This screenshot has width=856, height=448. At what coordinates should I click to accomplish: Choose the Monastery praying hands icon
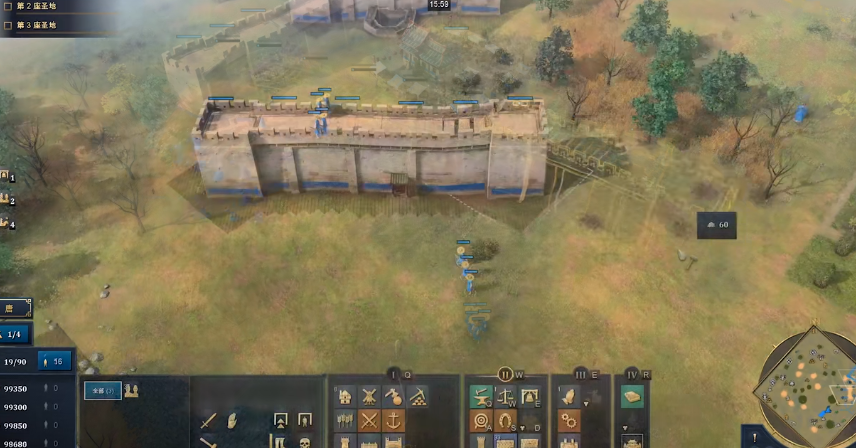point(568,397)
